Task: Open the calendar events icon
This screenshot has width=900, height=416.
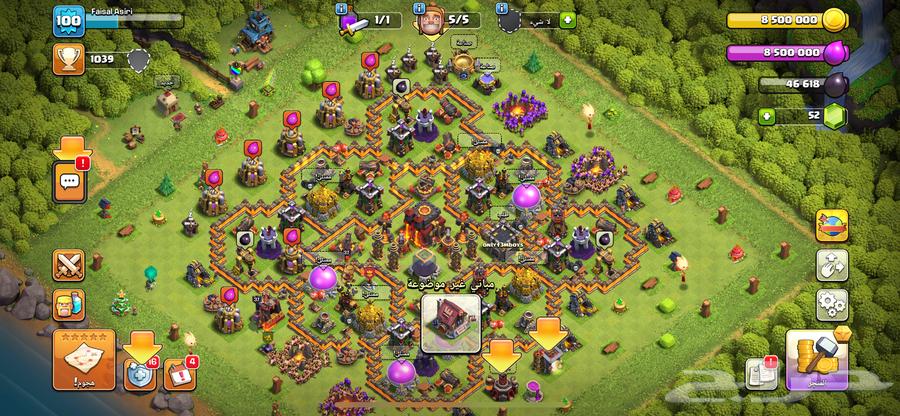Action: coord(177,373)
